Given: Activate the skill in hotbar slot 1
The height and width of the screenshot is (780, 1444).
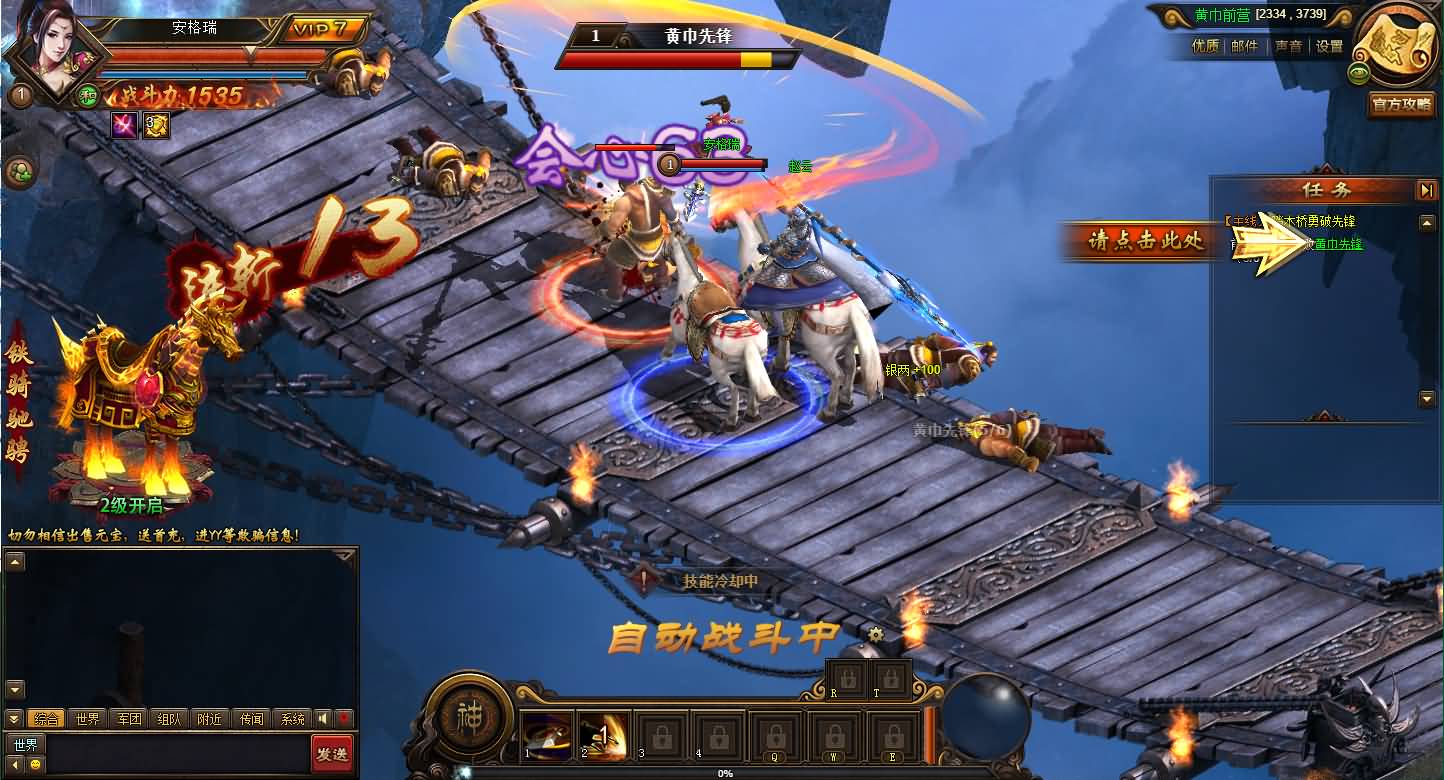Looking at the screenshot, I should 547,736.
